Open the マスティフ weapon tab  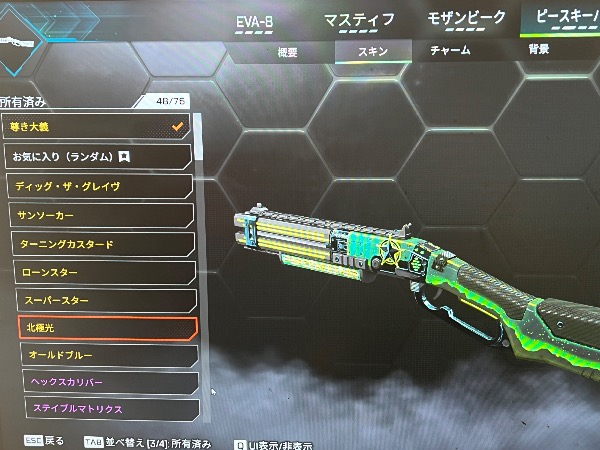pos(360,18)
